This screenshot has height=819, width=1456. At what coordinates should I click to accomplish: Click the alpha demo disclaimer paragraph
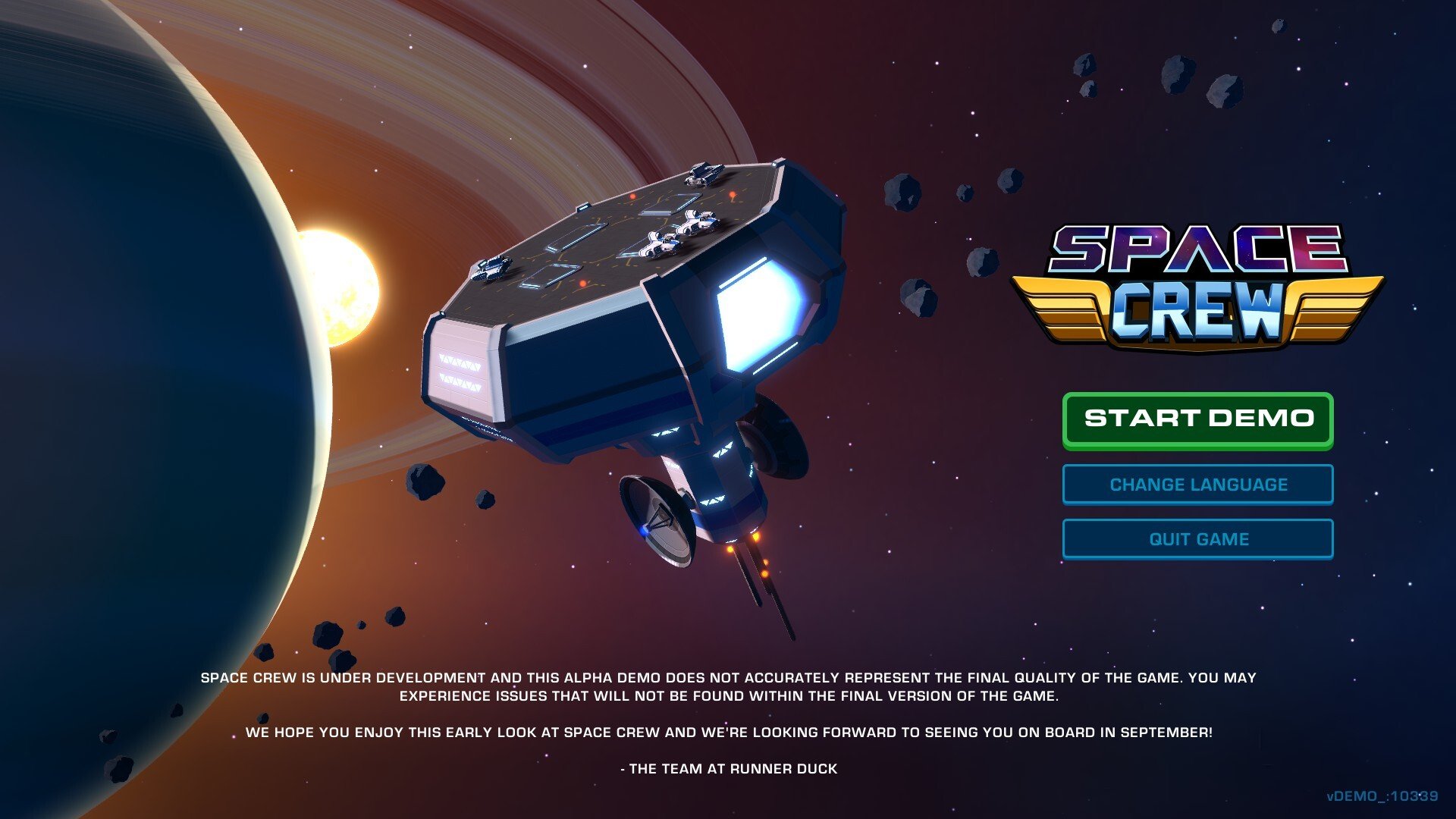(x=728, y=684)
